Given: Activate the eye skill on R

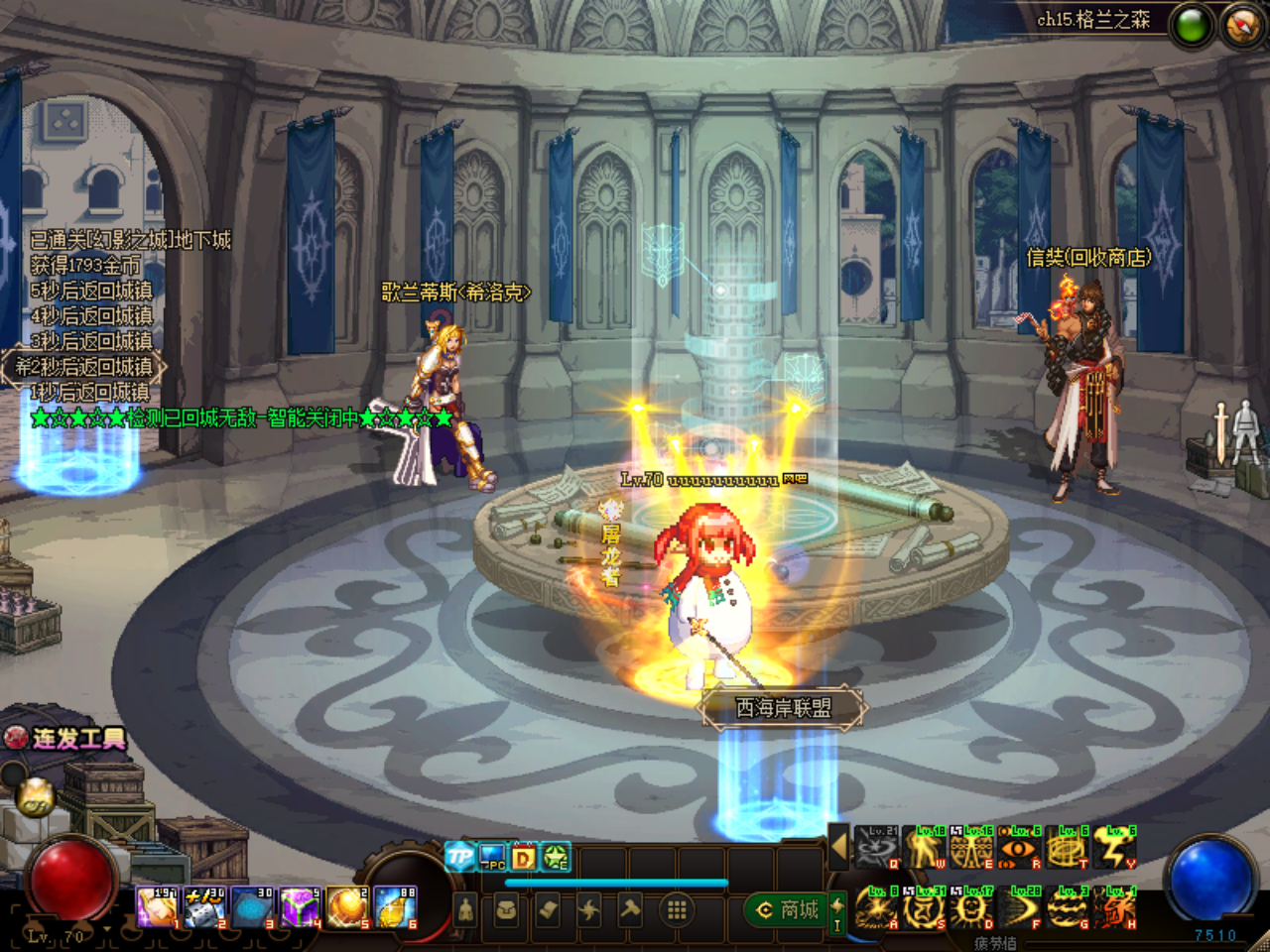Looking at the screenshot, I should [x=1019, y=850].
